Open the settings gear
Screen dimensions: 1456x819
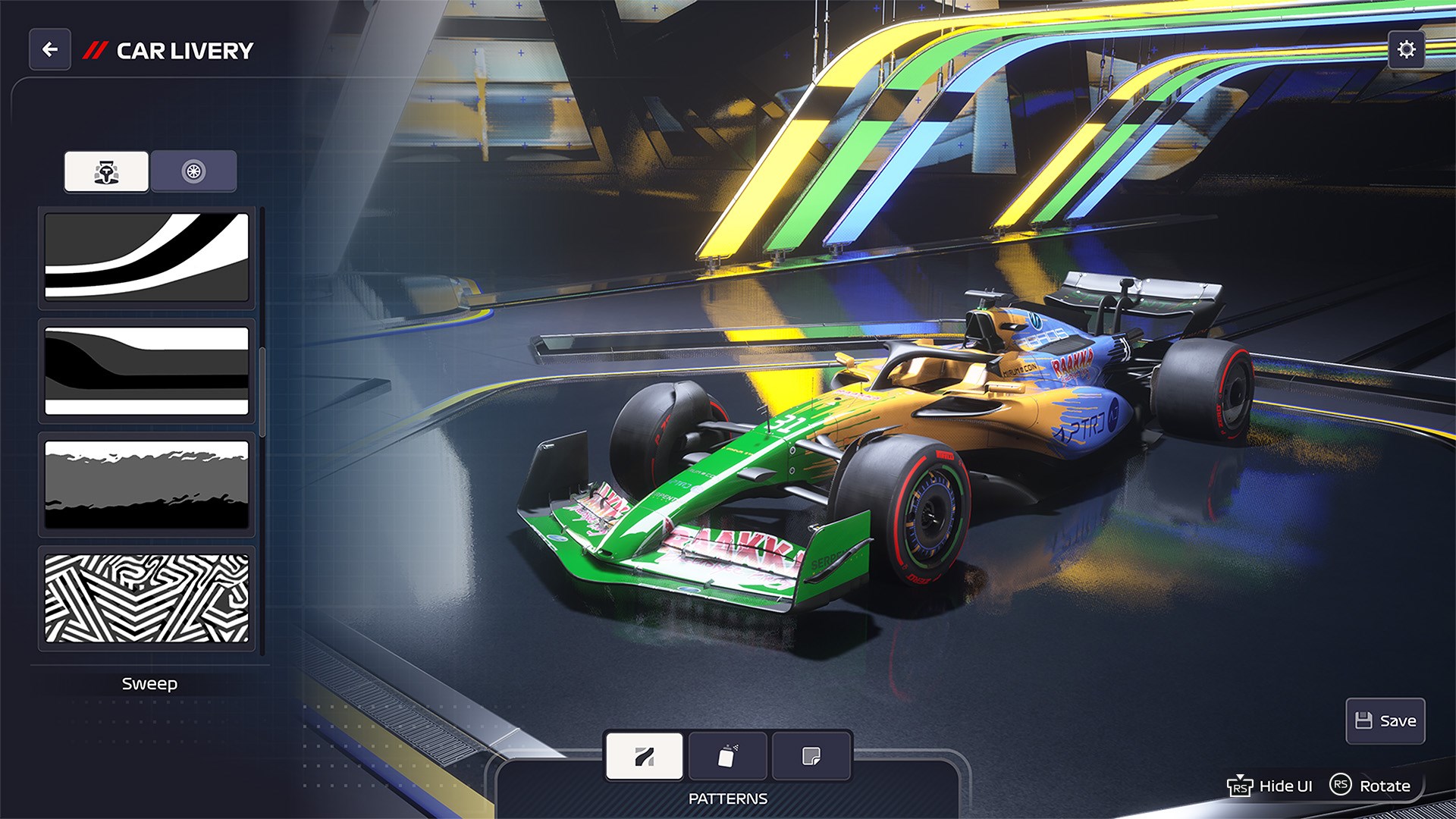pos(1407,50)
